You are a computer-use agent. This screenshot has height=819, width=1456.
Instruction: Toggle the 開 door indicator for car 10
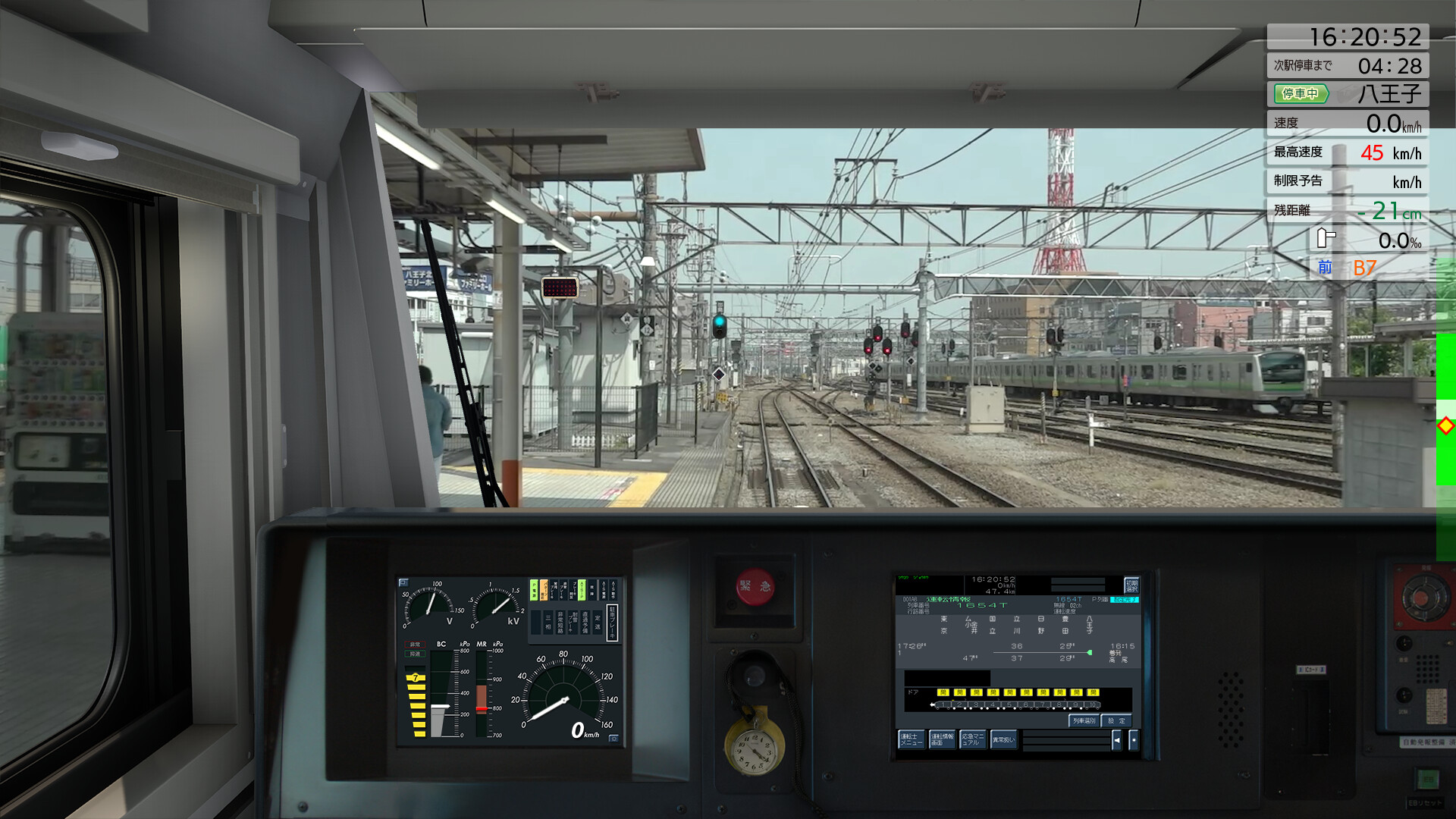(x=1093, y=692)
